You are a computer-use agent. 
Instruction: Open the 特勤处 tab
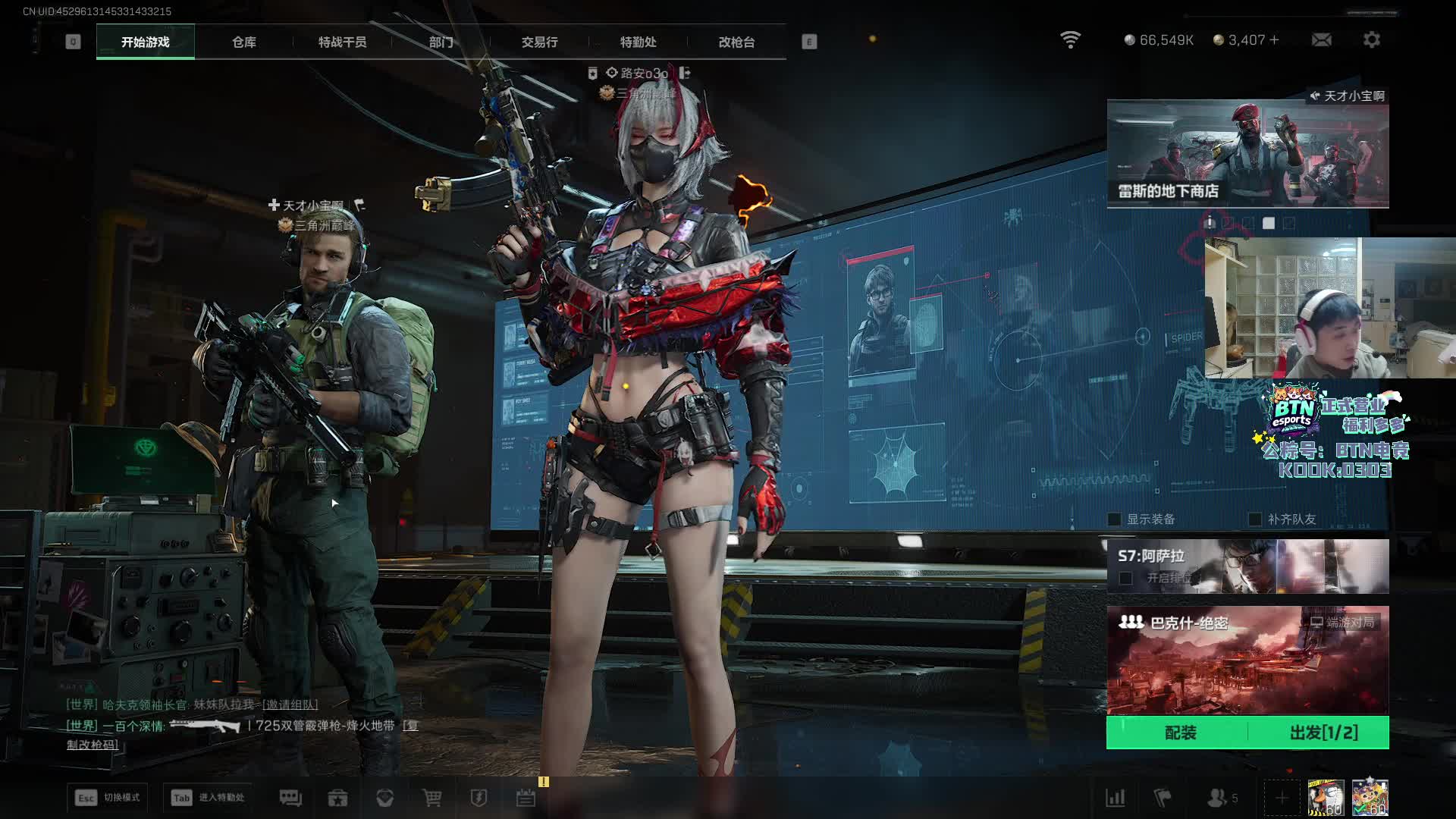point(638,42)
